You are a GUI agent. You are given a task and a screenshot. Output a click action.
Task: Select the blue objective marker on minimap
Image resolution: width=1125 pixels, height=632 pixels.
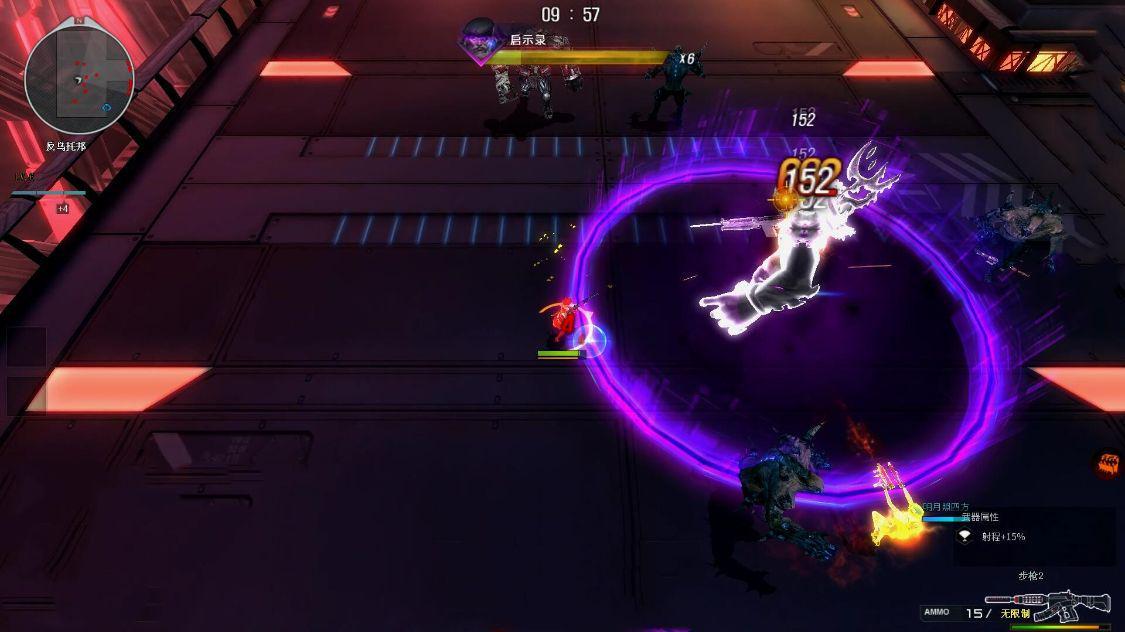107,107
